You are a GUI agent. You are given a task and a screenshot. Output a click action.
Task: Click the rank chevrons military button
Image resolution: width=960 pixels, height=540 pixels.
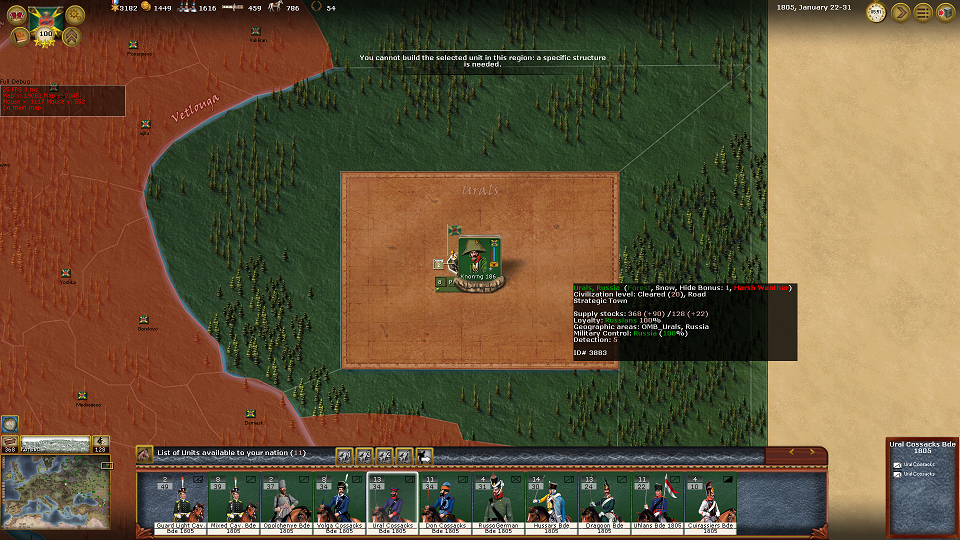click(72, 38)
